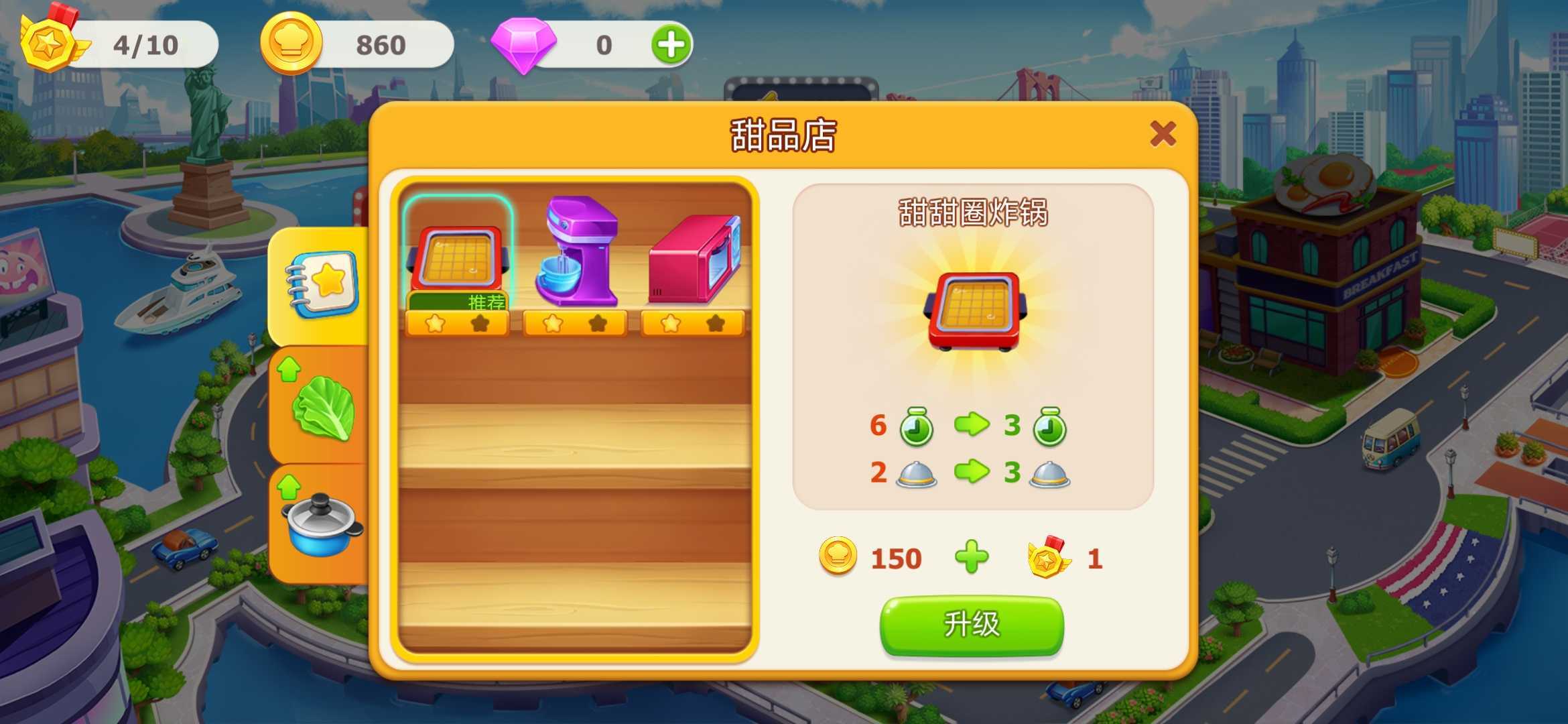Close the 甜品店 upgrade window
The image size is (1568, 724).
1163,134
